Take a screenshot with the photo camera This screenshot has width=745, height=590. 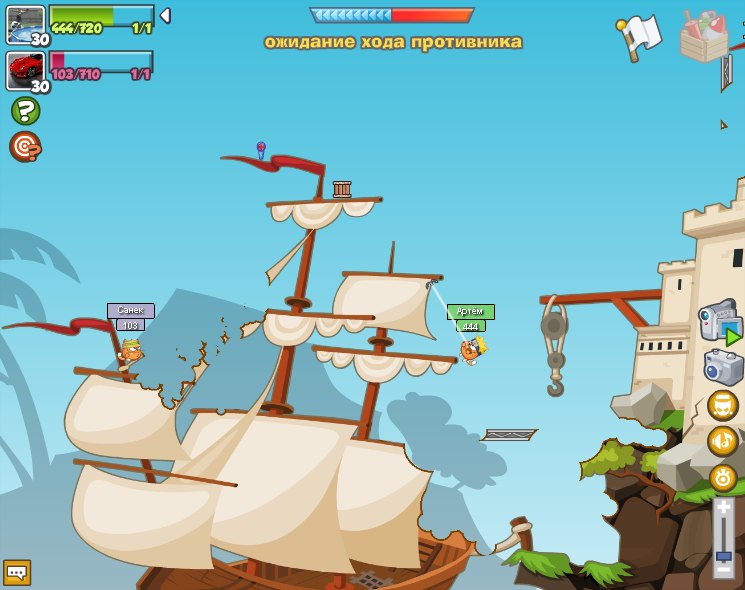pyautogui.click(x=723, y=367)
